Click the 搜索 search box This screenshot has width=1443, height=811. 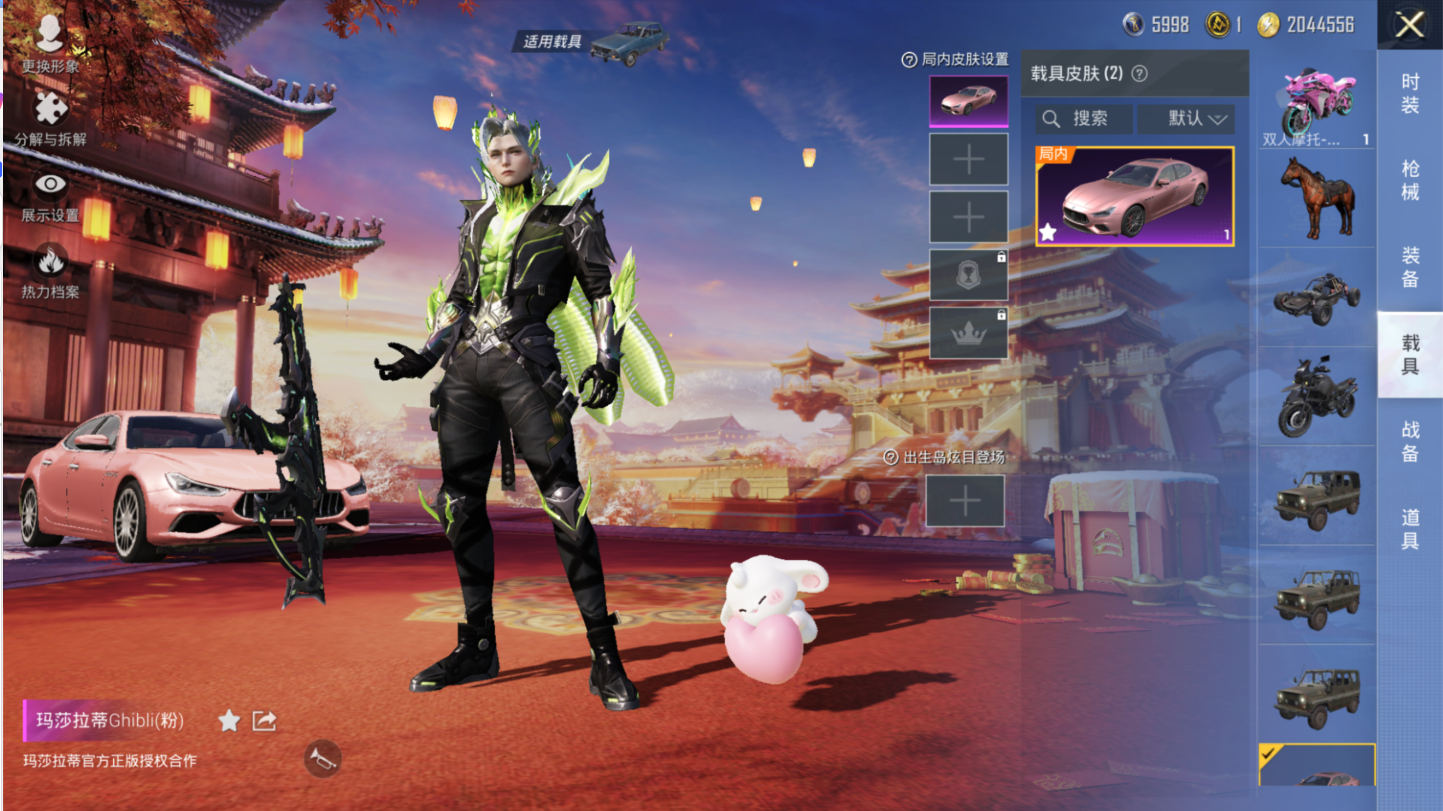click(1083, 119)
